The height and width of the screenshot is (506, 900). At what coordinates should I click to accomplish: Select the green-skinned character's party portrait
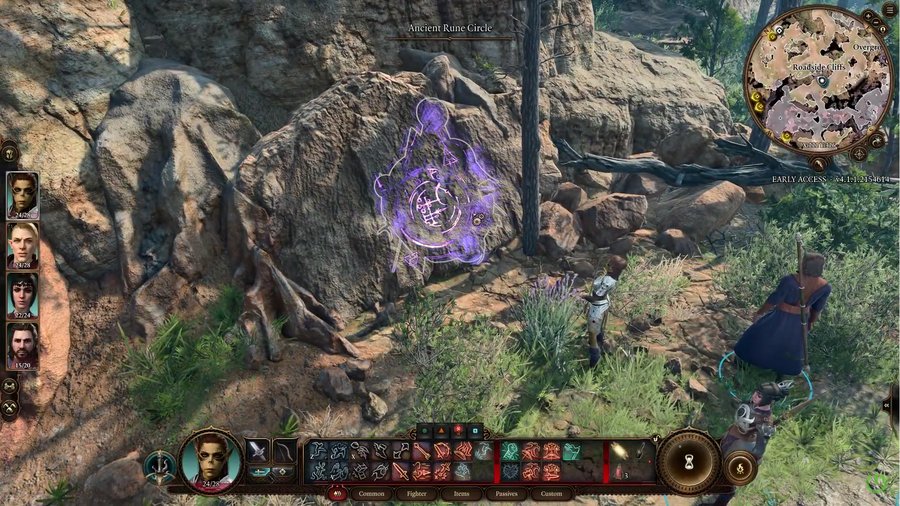[22, 194]
